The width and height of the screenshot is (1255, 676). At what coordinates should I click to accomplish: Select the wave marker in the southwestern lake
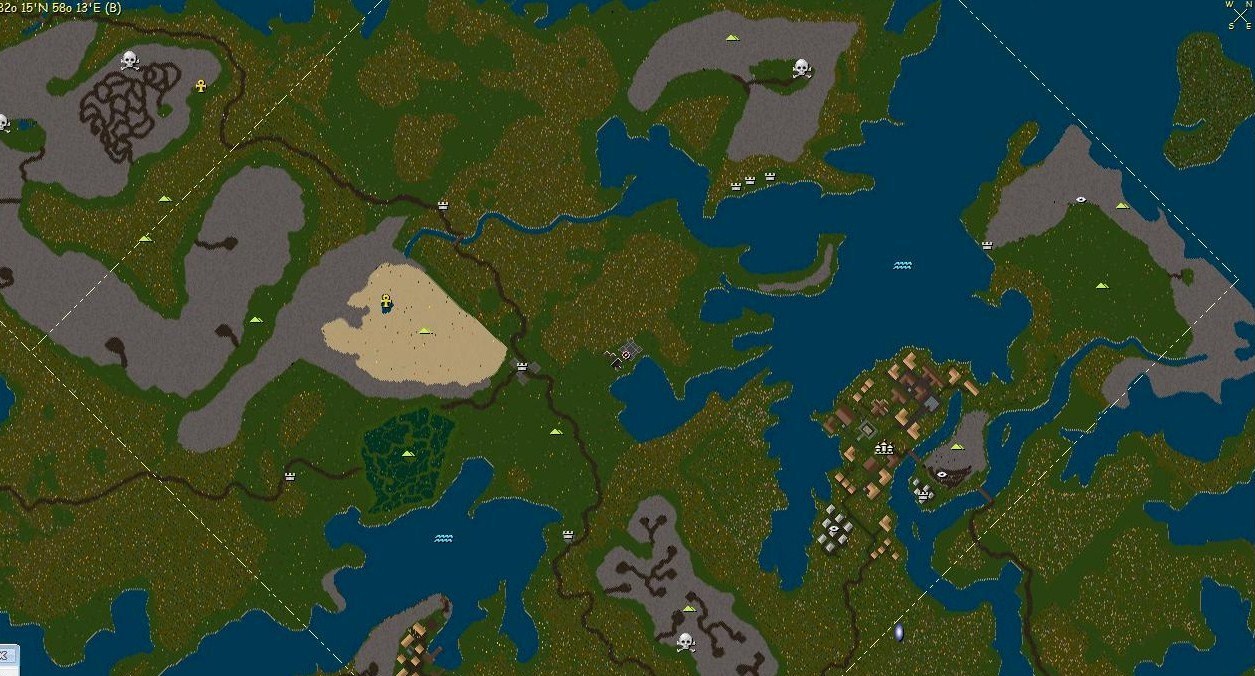coord(443,538)
